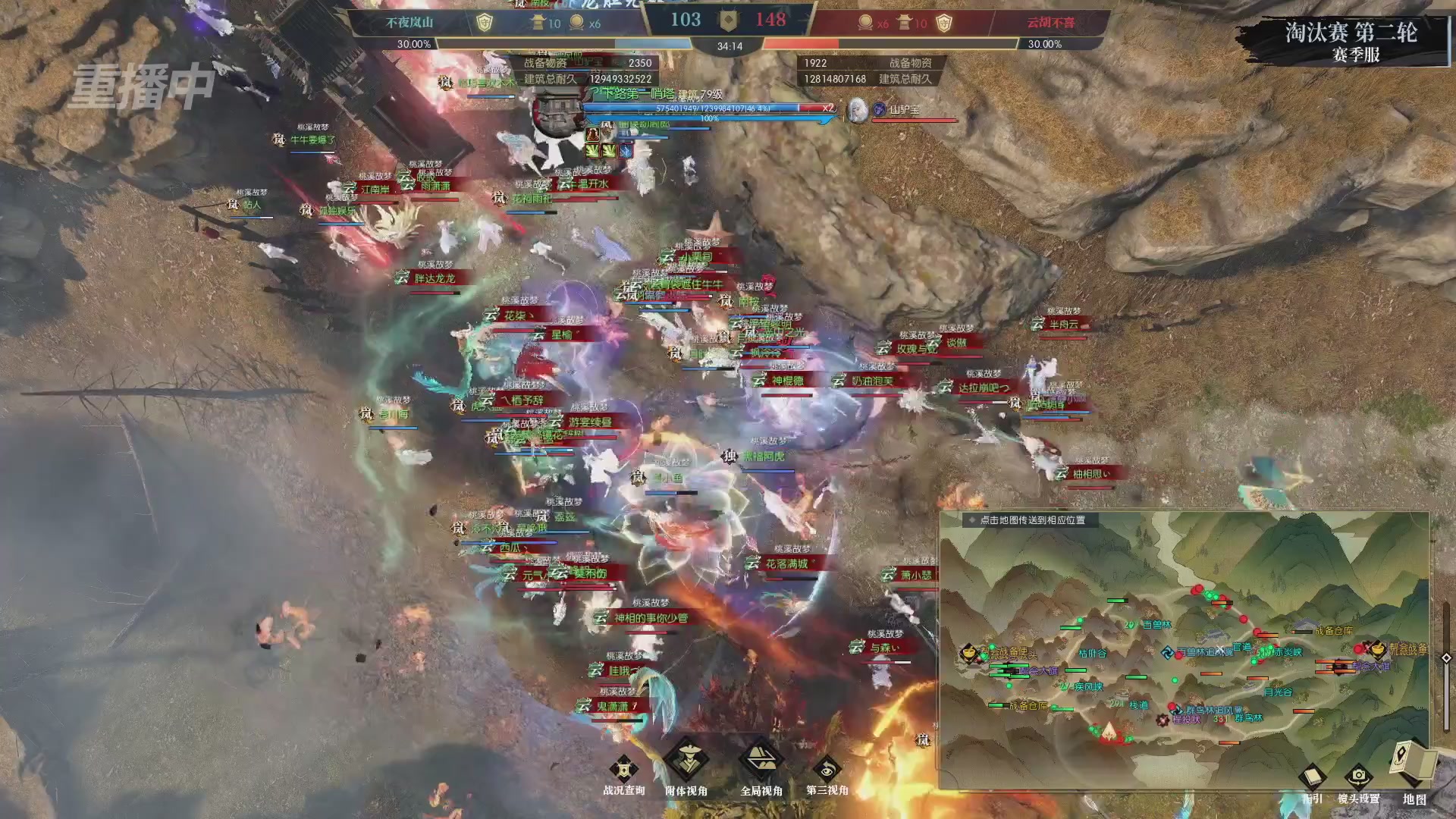
Task: Jump the camera to 枯叶谷
Action: 1092,653
